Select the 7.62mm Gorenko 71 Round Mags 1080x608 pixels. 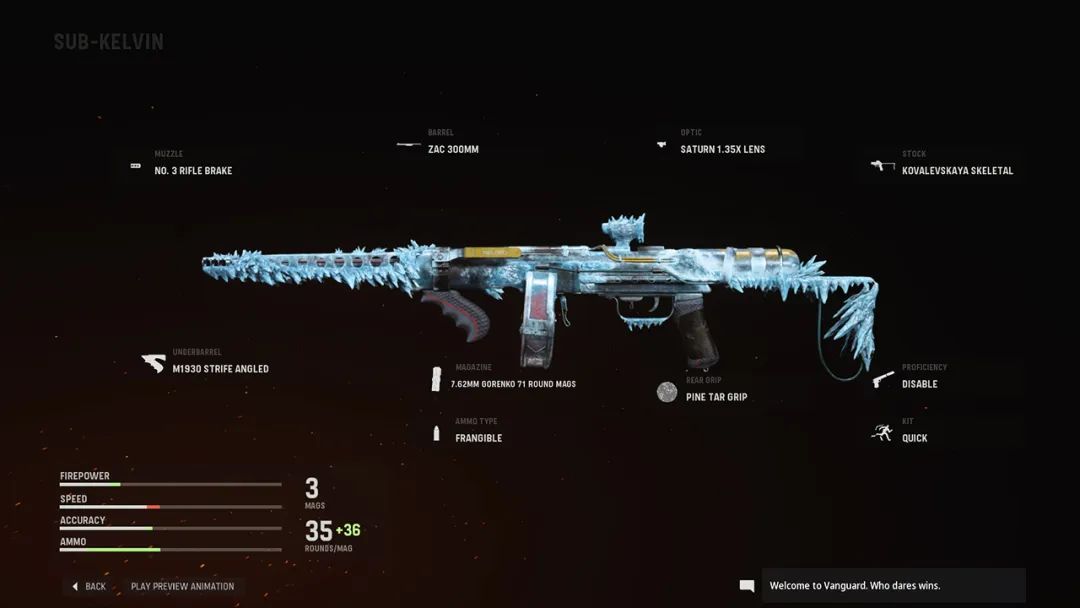[x=515, y=384]
